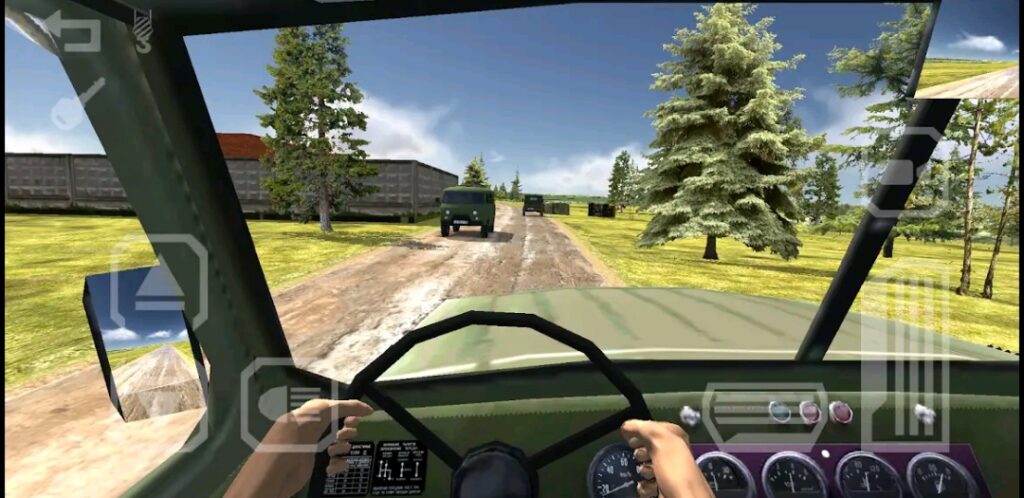This screenshot has height=498, width=1024.
Task: Turn the ignition key icon
Action: [76, 104]
